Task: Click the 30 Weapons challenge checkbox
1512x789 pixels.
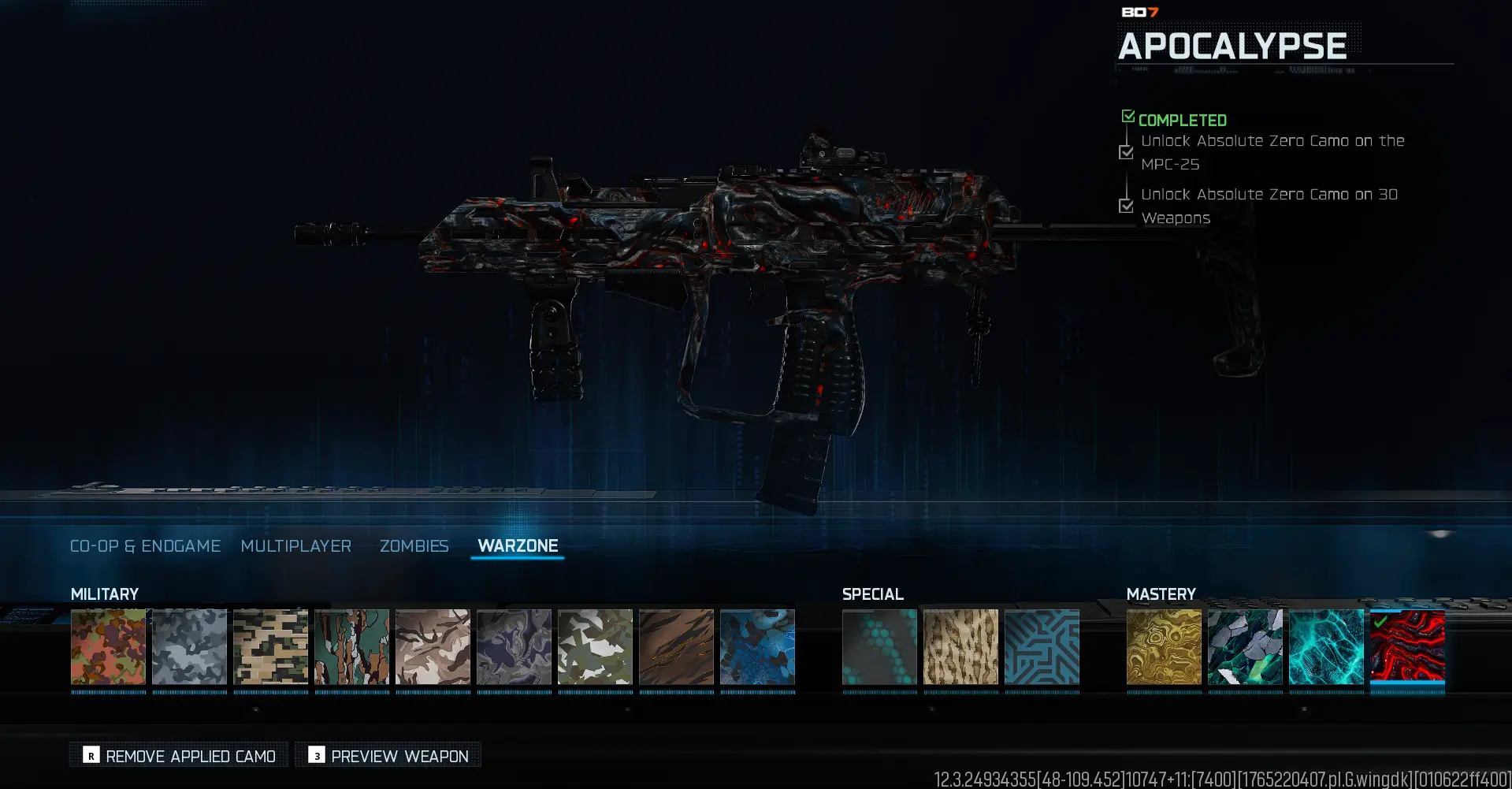Action: click(x=1125, y=206)
